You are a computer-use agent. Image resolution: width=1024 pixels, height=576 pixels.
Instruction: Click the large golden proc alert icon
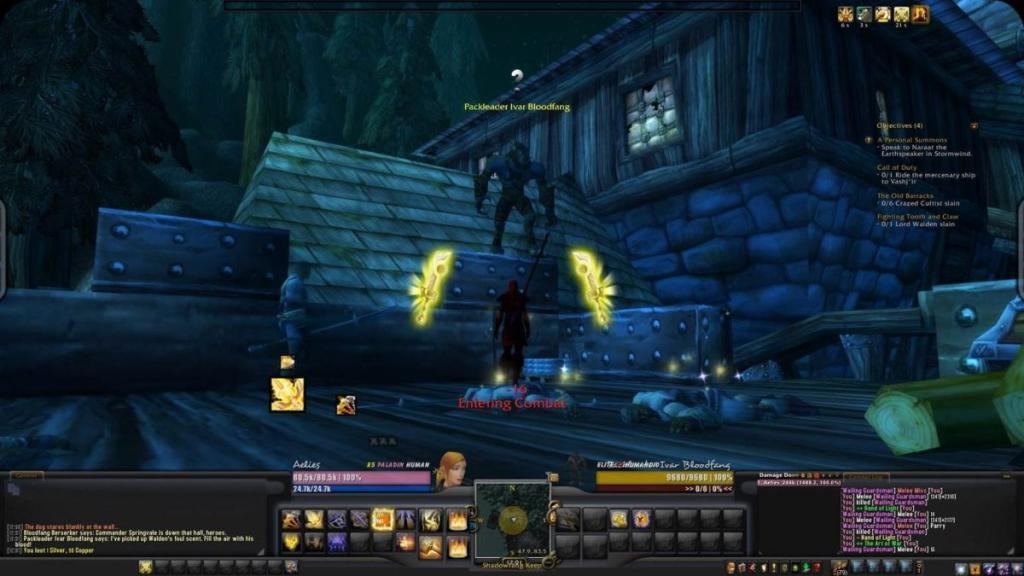(287, 394)
